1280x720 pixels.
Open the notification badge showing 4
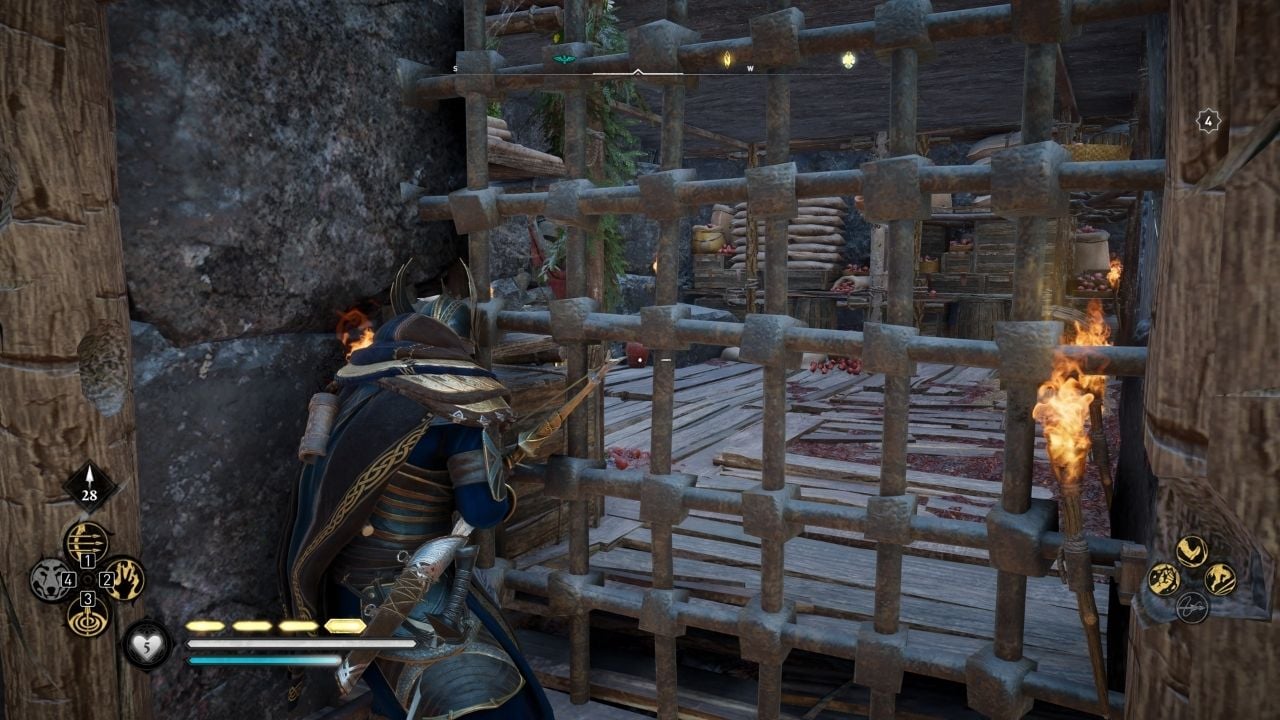1209,121
